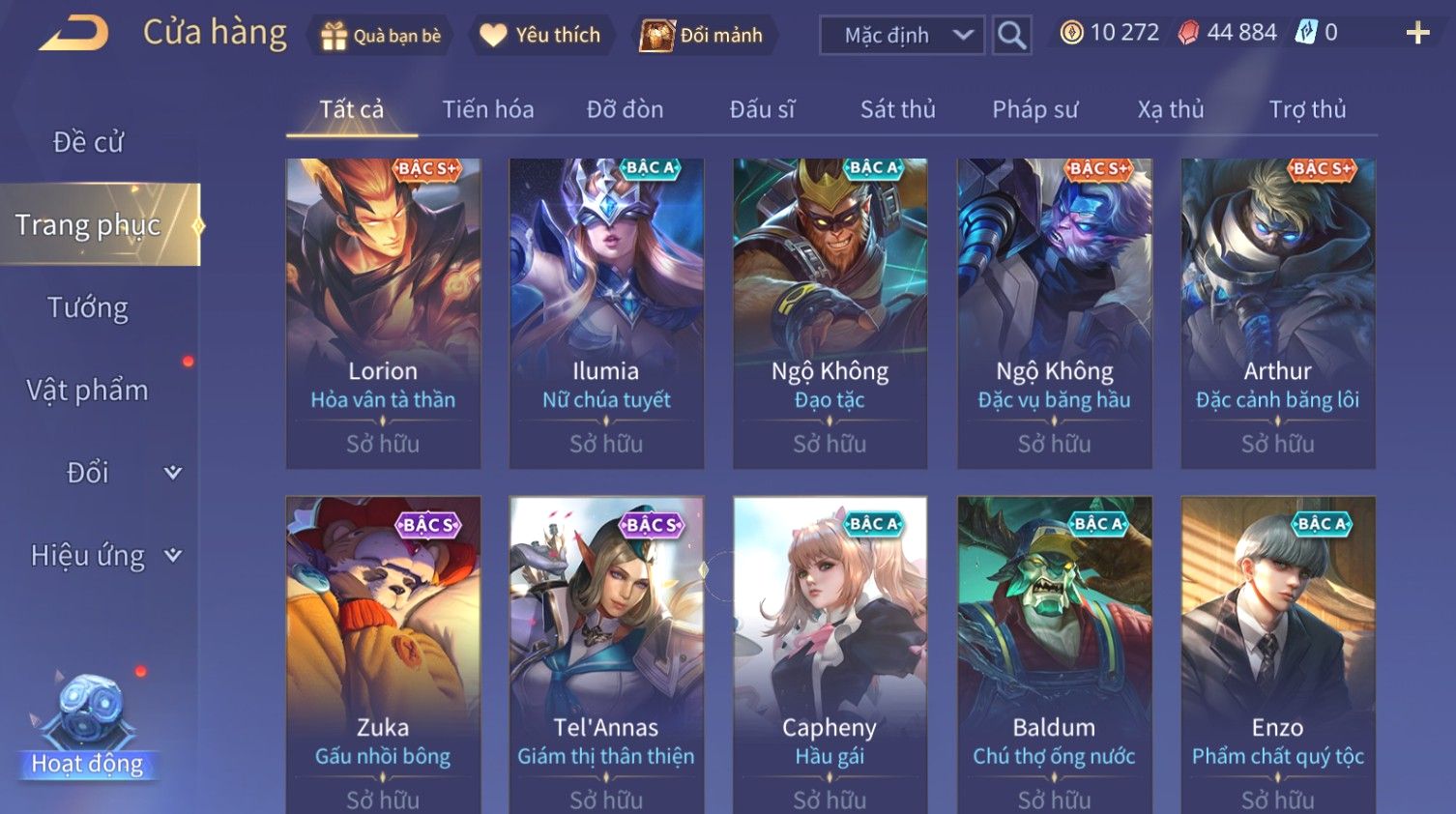Image resolution: width=1456 pixels, height=814 pixels.
Task: Open the Tướng heroes section
Action: [88, 307]
